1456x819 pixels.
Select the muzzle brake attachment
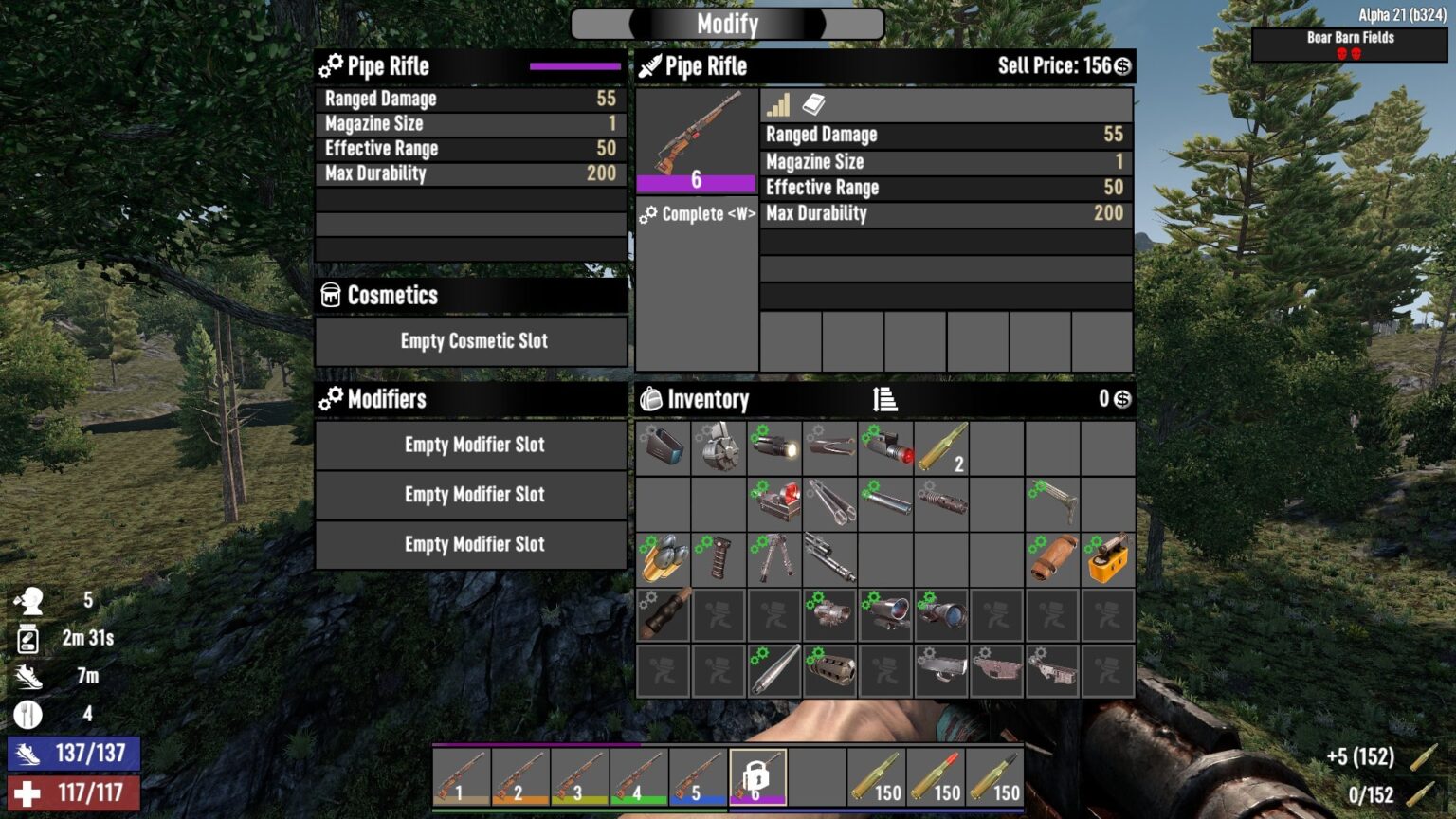829,672
